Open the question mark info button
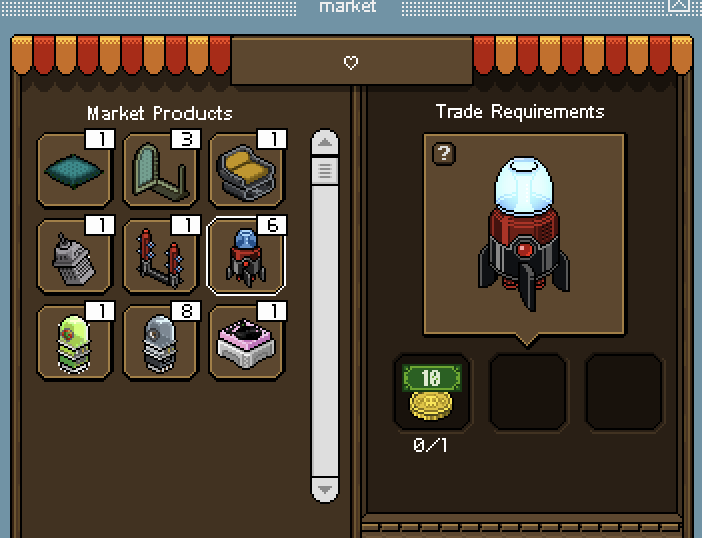 point(444,153)
